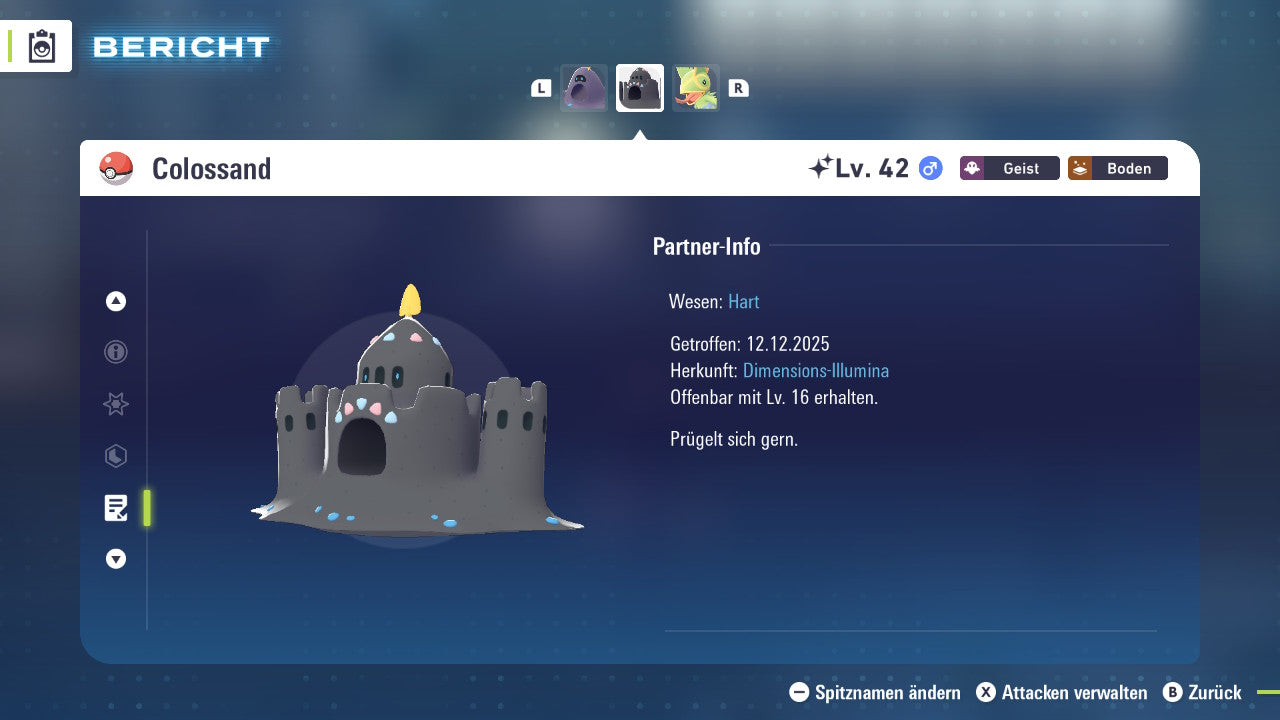Select the male gender symbol icon

pyautogui.click(x=929, y=169)
